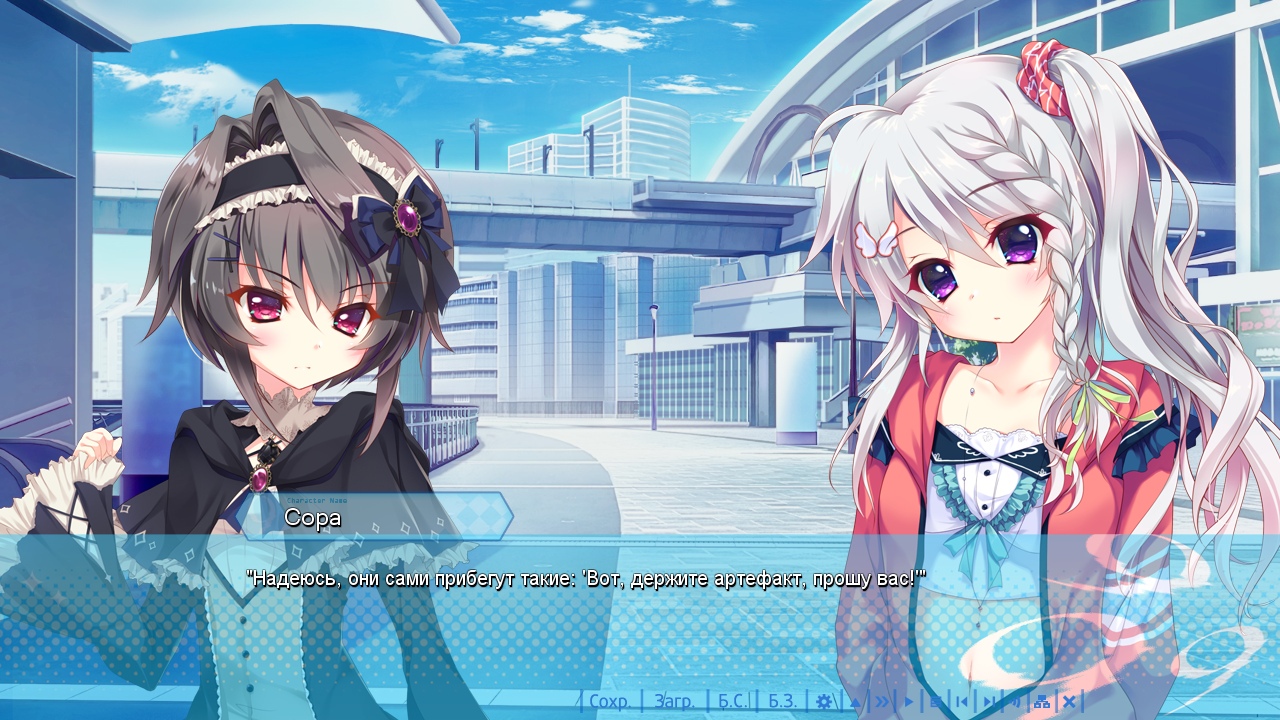
Task: Click the Б.З. quick load button
Action: pyautogui.click(x=782, y=701)
